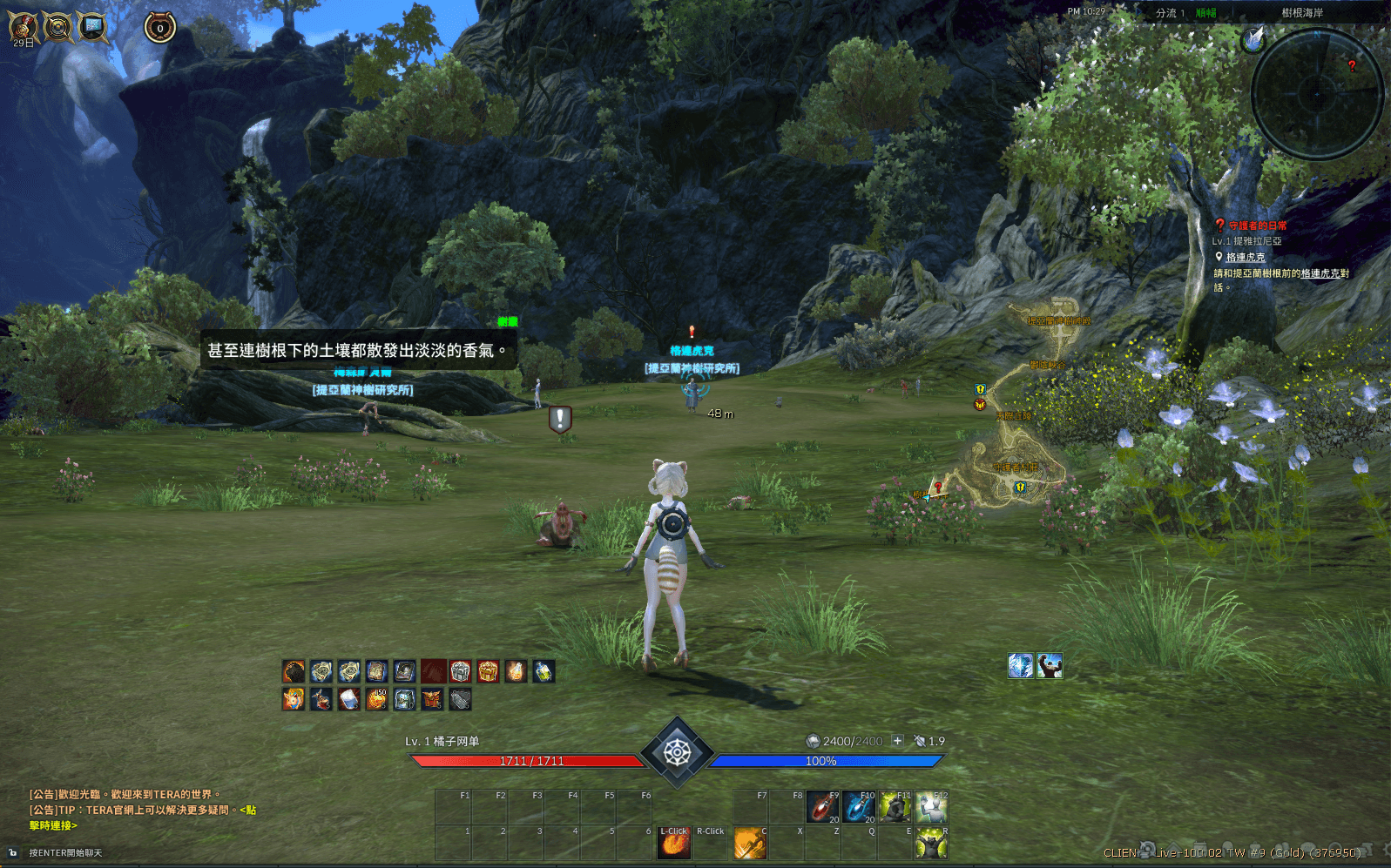
Task: Select the fireball skill in the L-Click slot
Action: click(x=673, y=843)
